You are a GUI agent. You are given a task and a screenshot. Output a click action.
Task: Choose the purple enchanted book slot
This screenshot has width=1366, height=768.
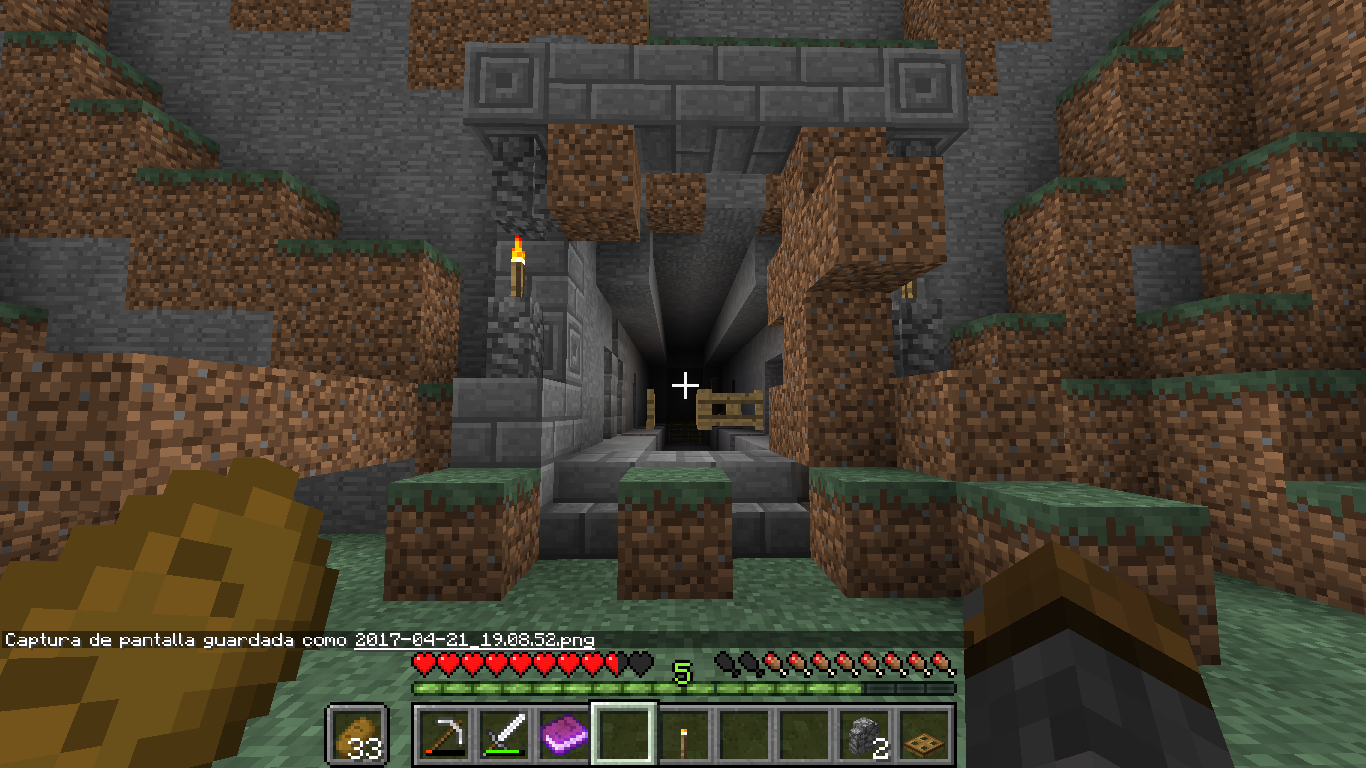[563, 736]
